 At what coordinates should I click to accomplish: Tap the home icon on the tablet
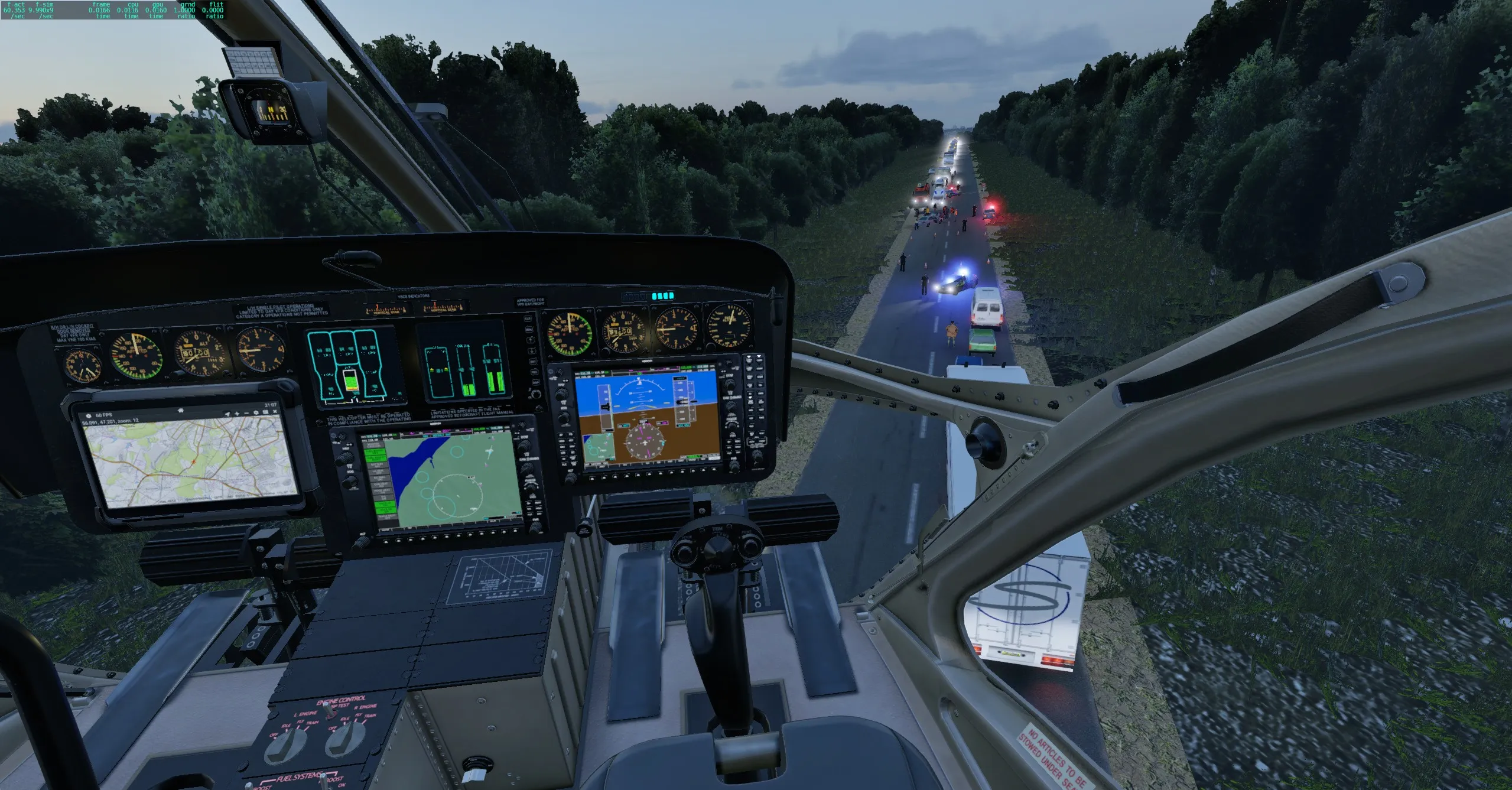pyautogui.click(x=181, y=410)
